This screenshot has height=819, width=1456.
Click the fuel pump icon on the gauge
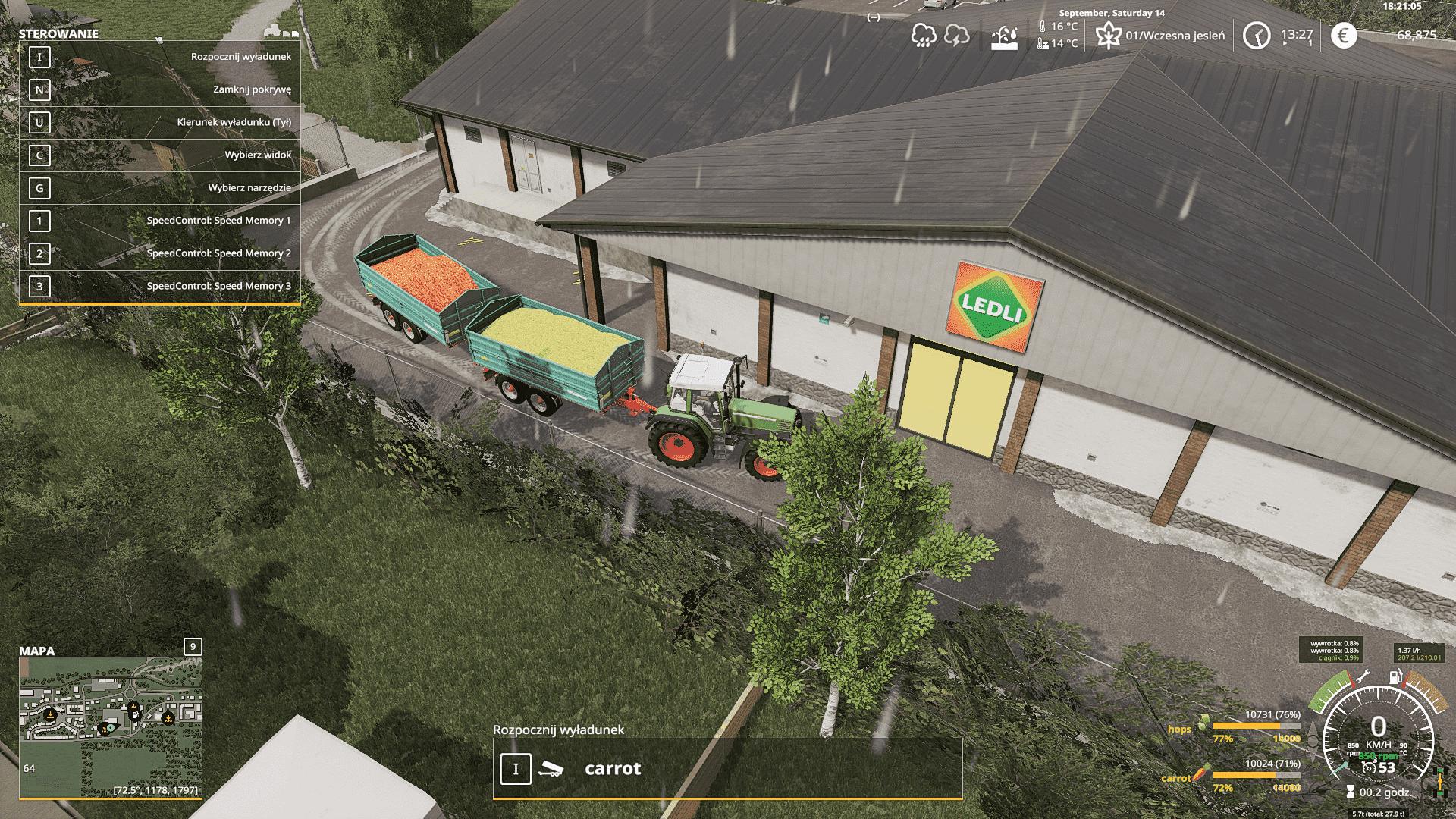[x=1393, y=677]
